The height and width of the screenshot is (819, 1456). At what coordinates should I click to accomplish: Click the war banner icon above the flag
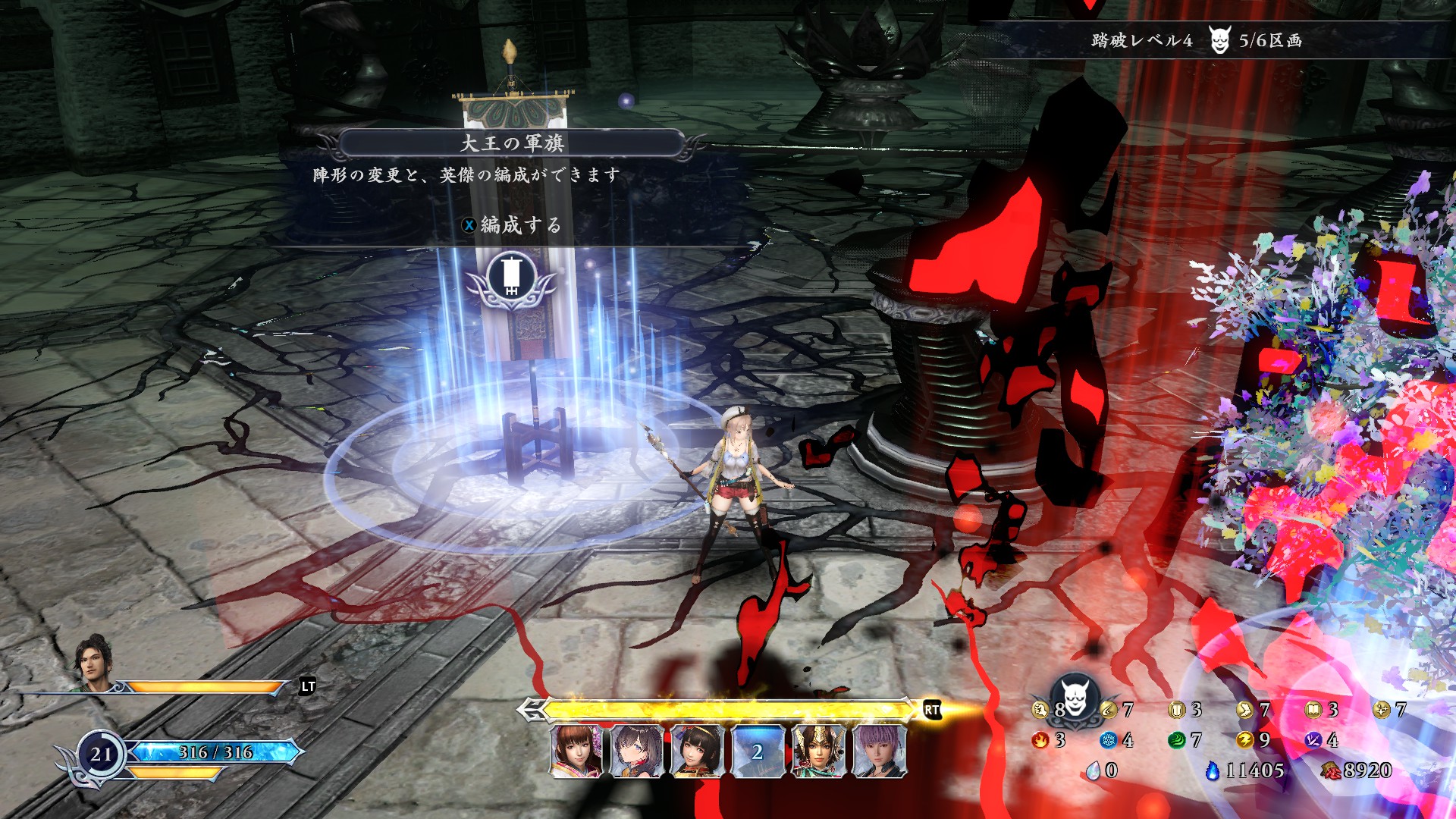coord(510,277)
